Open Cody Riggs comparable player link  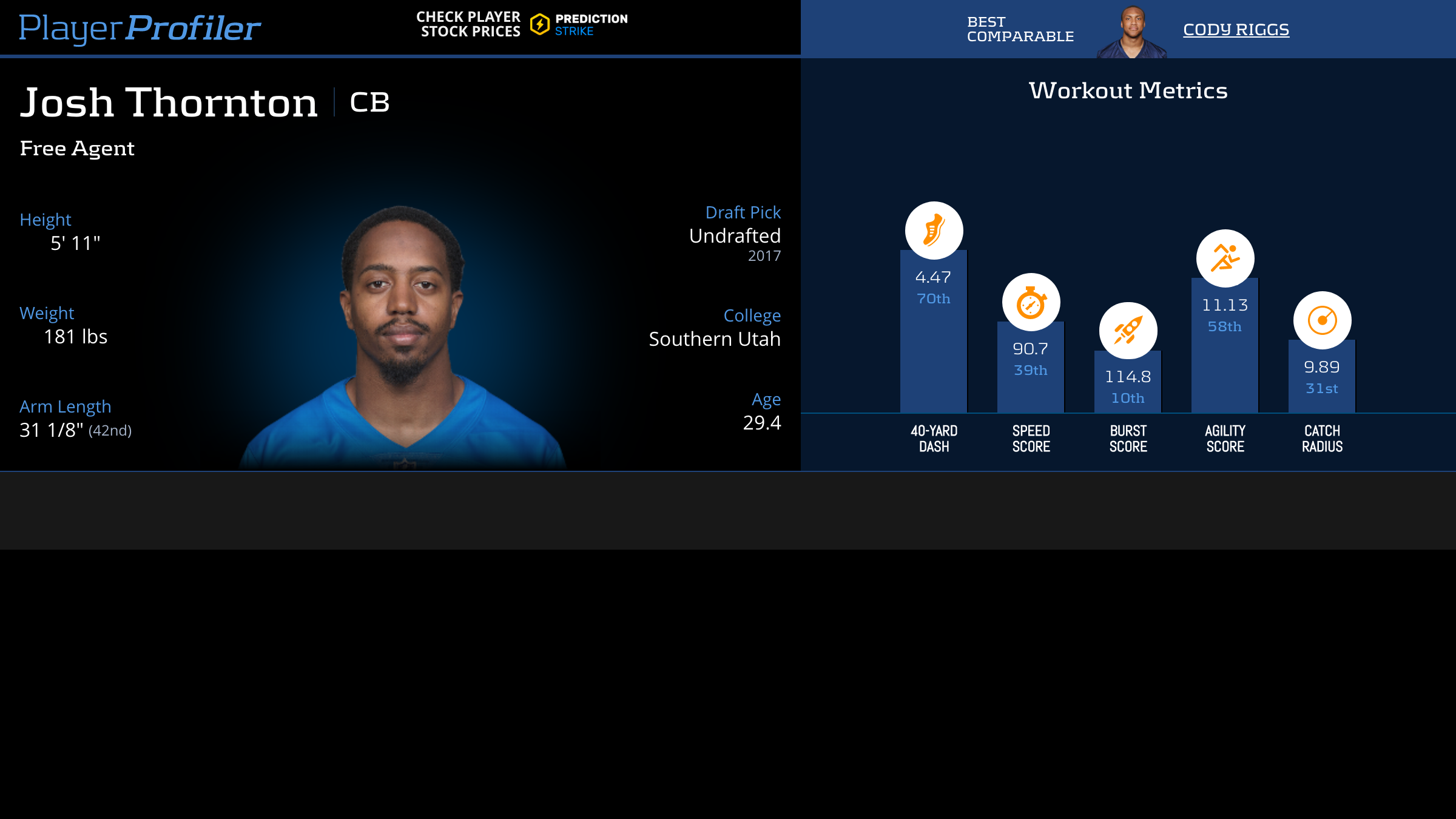click(x=1236, y=29)
